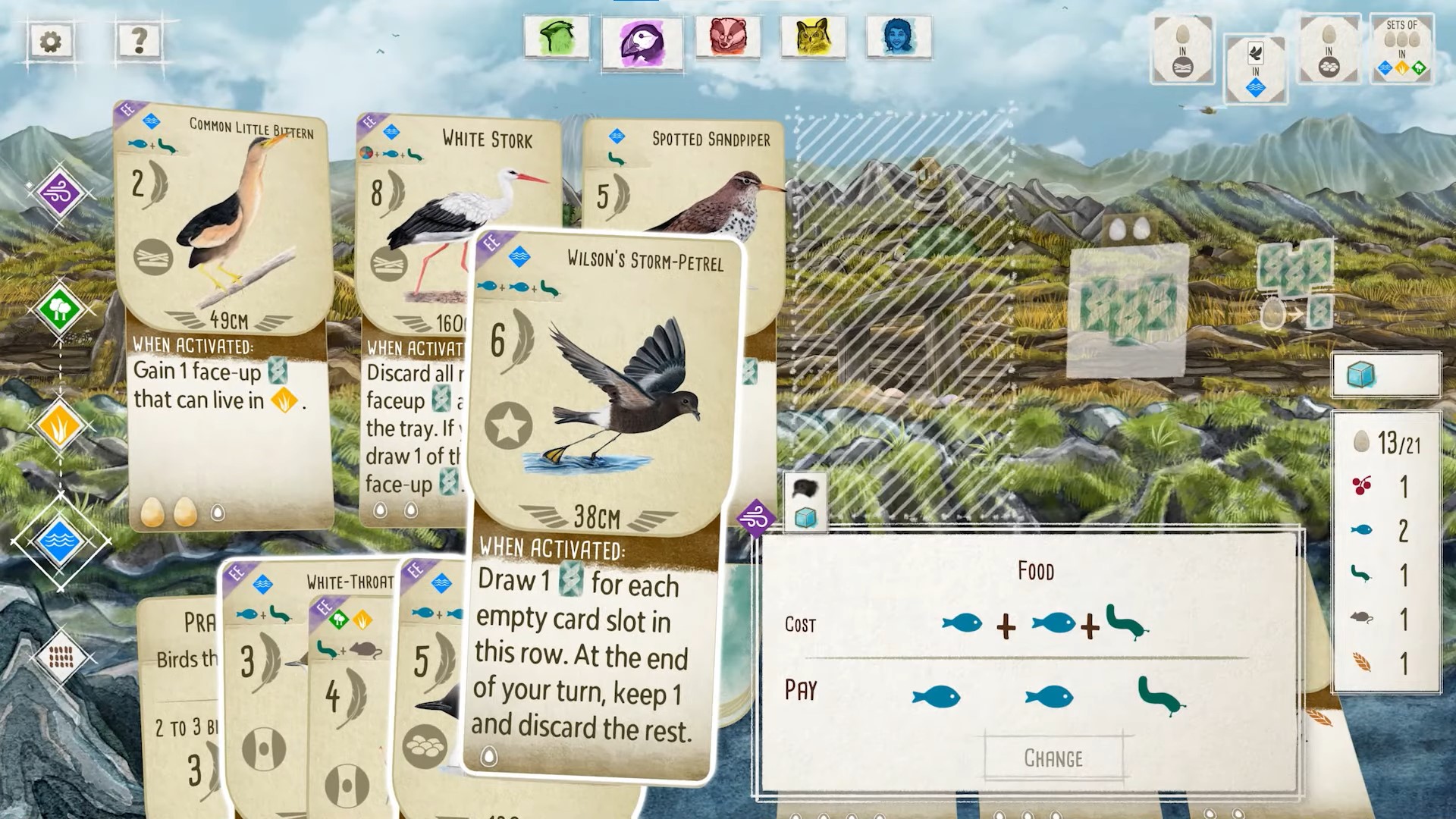Image resolution: width=1456 pixels, height=819 pixels.
Task: Click the dotted grid icon on left
Action: tap(61, 657)
